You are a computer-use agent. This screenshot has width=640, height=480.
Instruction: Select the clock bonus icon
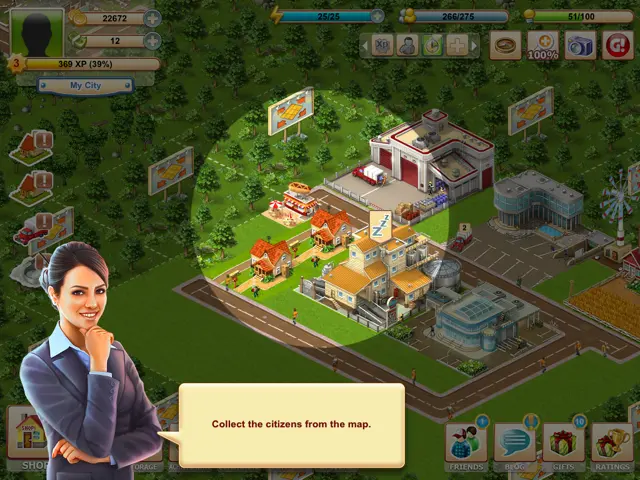[432, 45]
